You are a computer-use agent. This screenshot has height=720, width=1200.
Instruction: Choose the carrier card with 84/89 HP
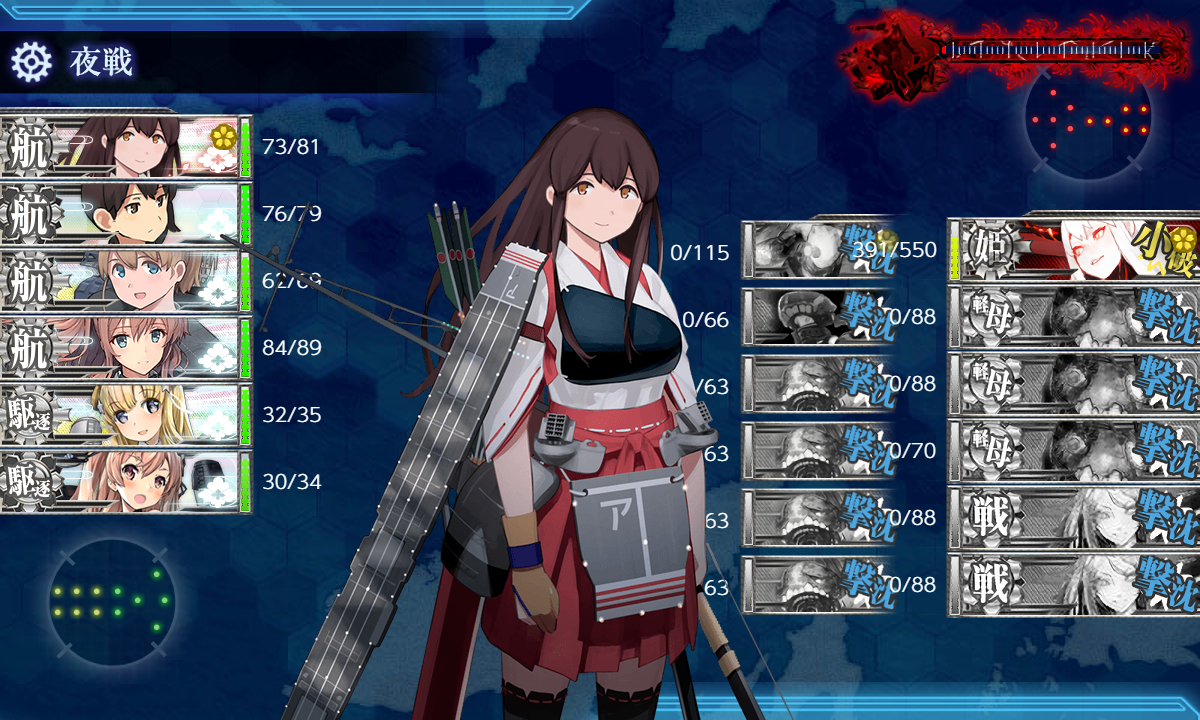pyautogui.click(x=125, y=347)
